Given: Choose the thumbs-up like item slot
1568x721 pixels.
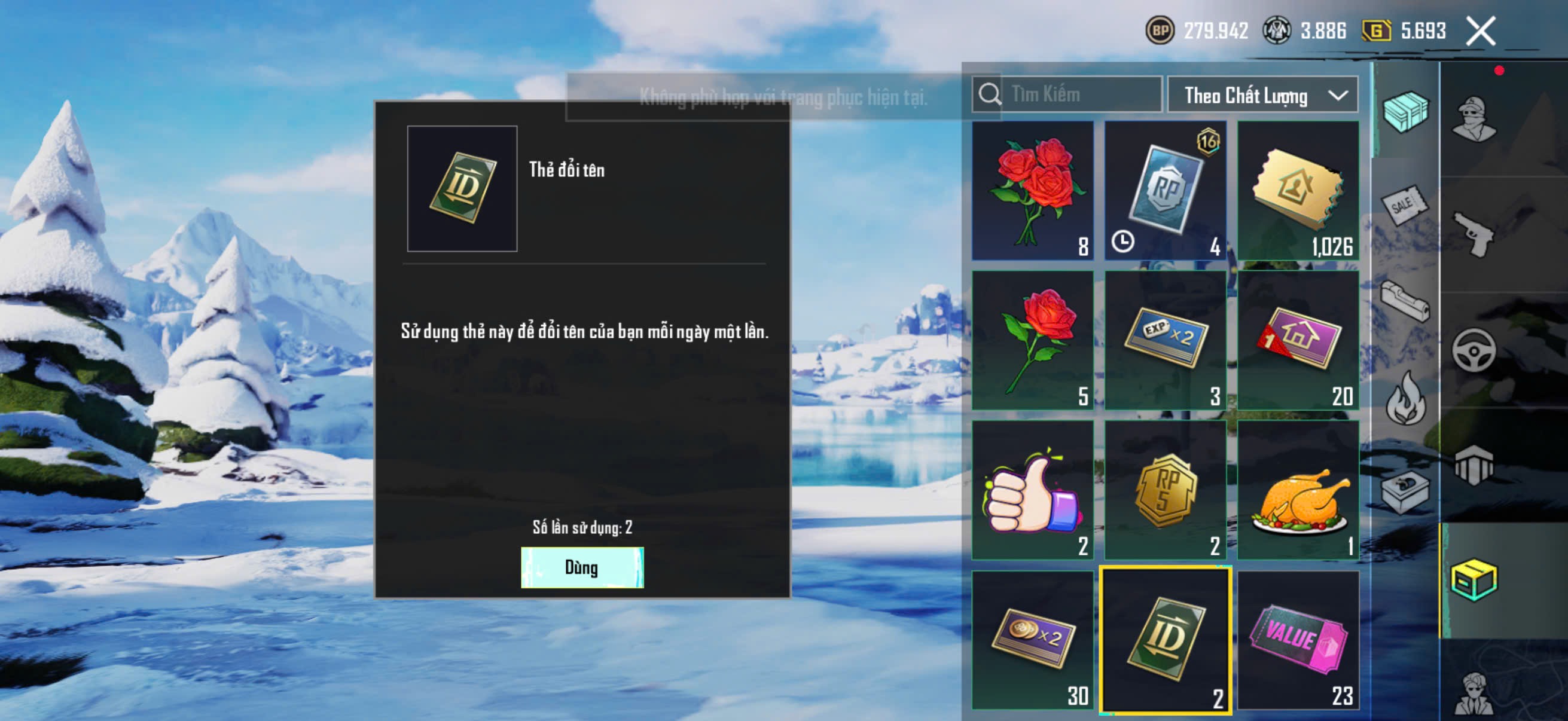Looking at the screenshot, I should (1032, 490).
